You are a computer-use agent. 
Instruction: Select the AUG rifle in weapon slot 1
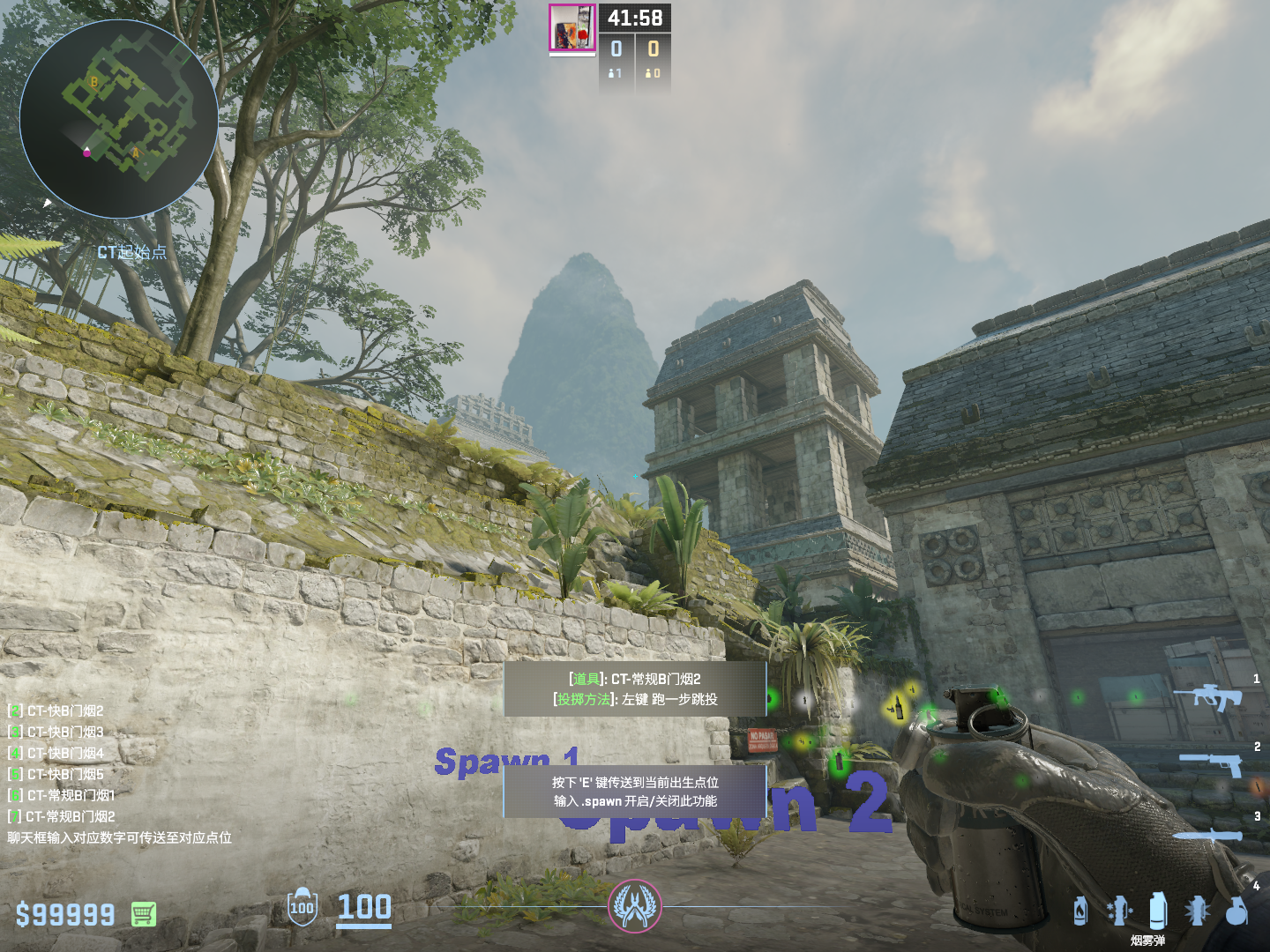coord(1207,697)
